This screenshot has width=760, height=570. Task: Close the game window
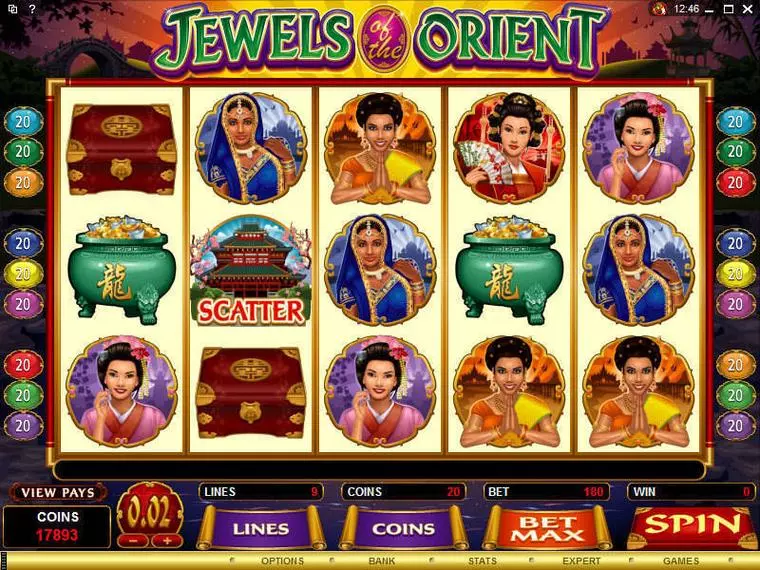pyautogui.click(x=748, y=8)
